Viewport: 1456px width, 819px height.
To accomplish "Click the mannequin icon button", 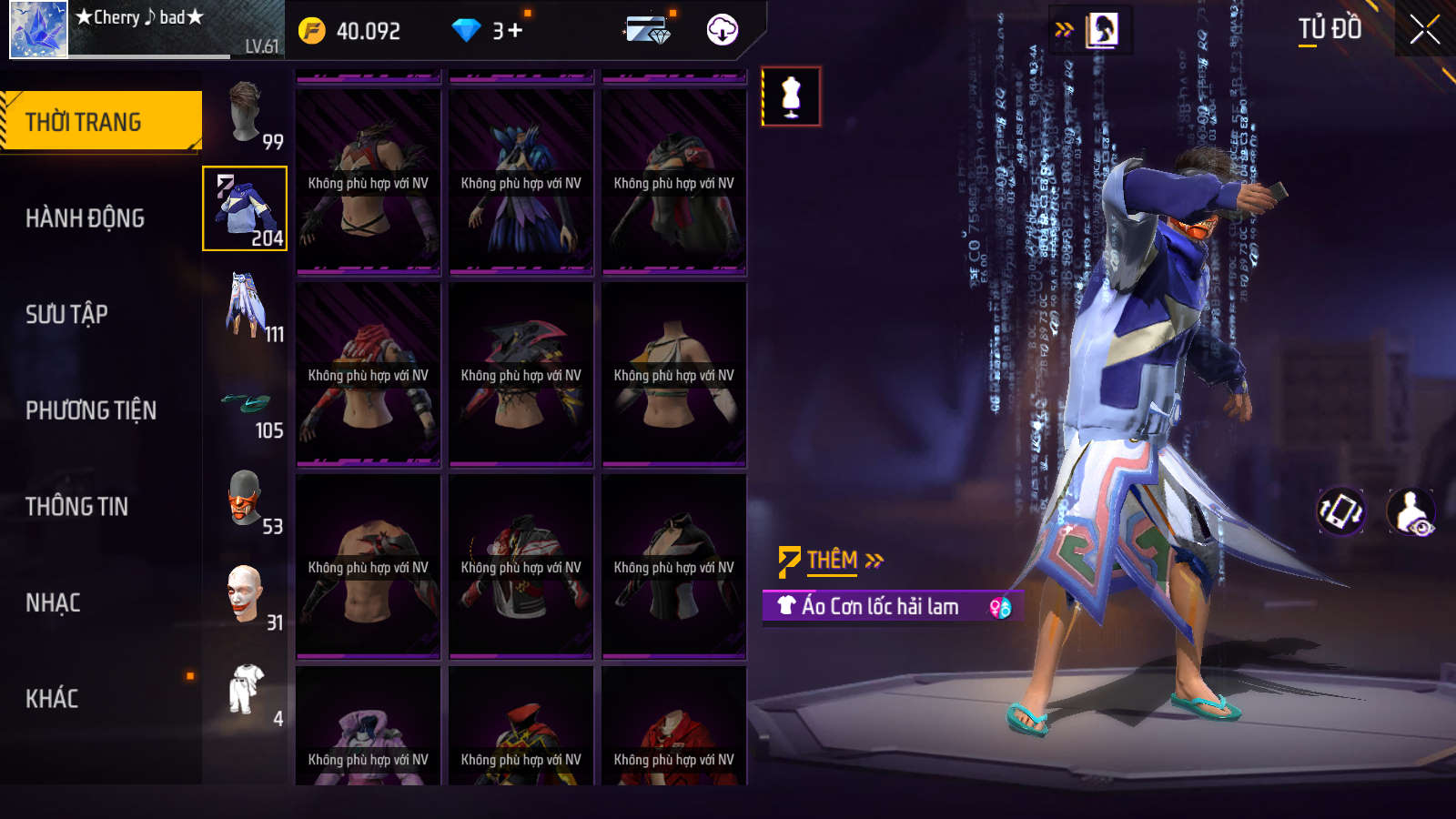I will (x=791, y=96).
